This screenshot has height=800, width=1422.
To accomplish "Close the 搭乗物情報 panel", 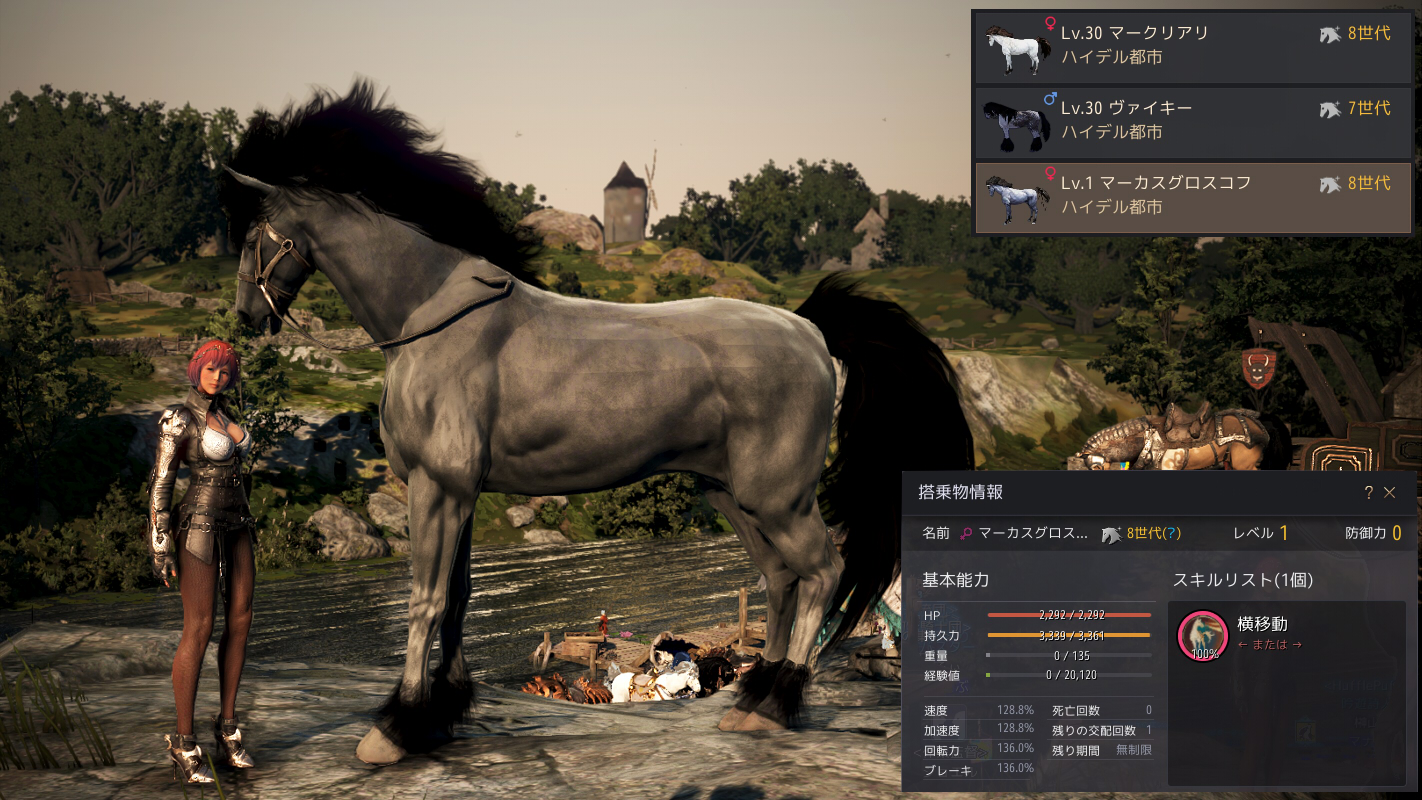I will click(x=1389, y=493).
